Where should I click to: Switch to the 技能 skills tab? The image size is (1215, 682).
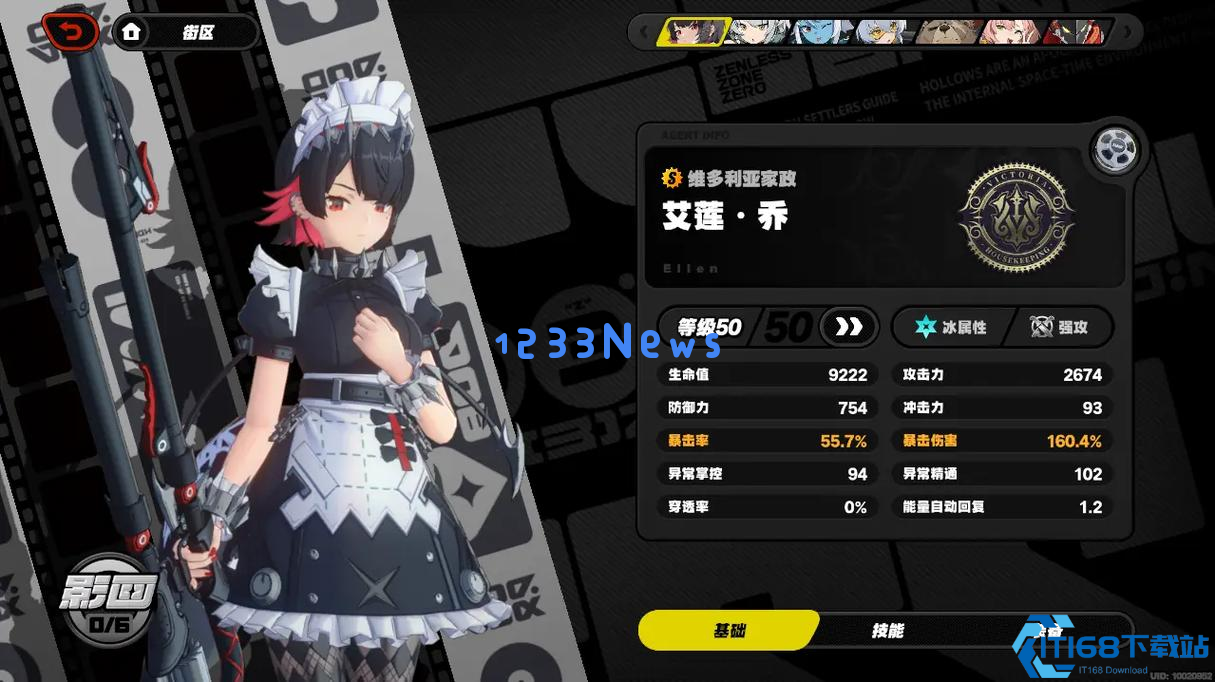[x=887, y=630]
